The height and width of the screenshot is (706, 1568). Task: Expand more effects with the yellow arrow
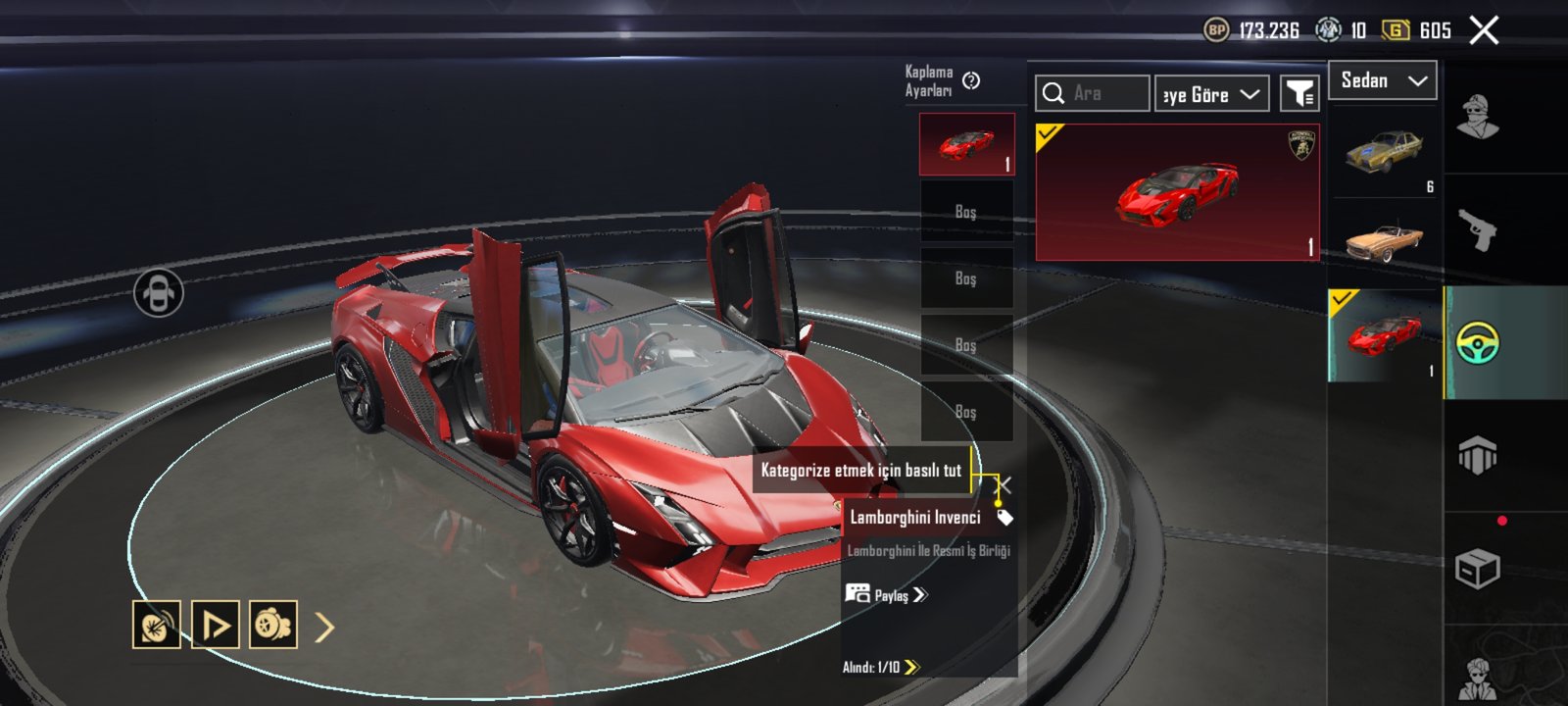pos(325,627)
